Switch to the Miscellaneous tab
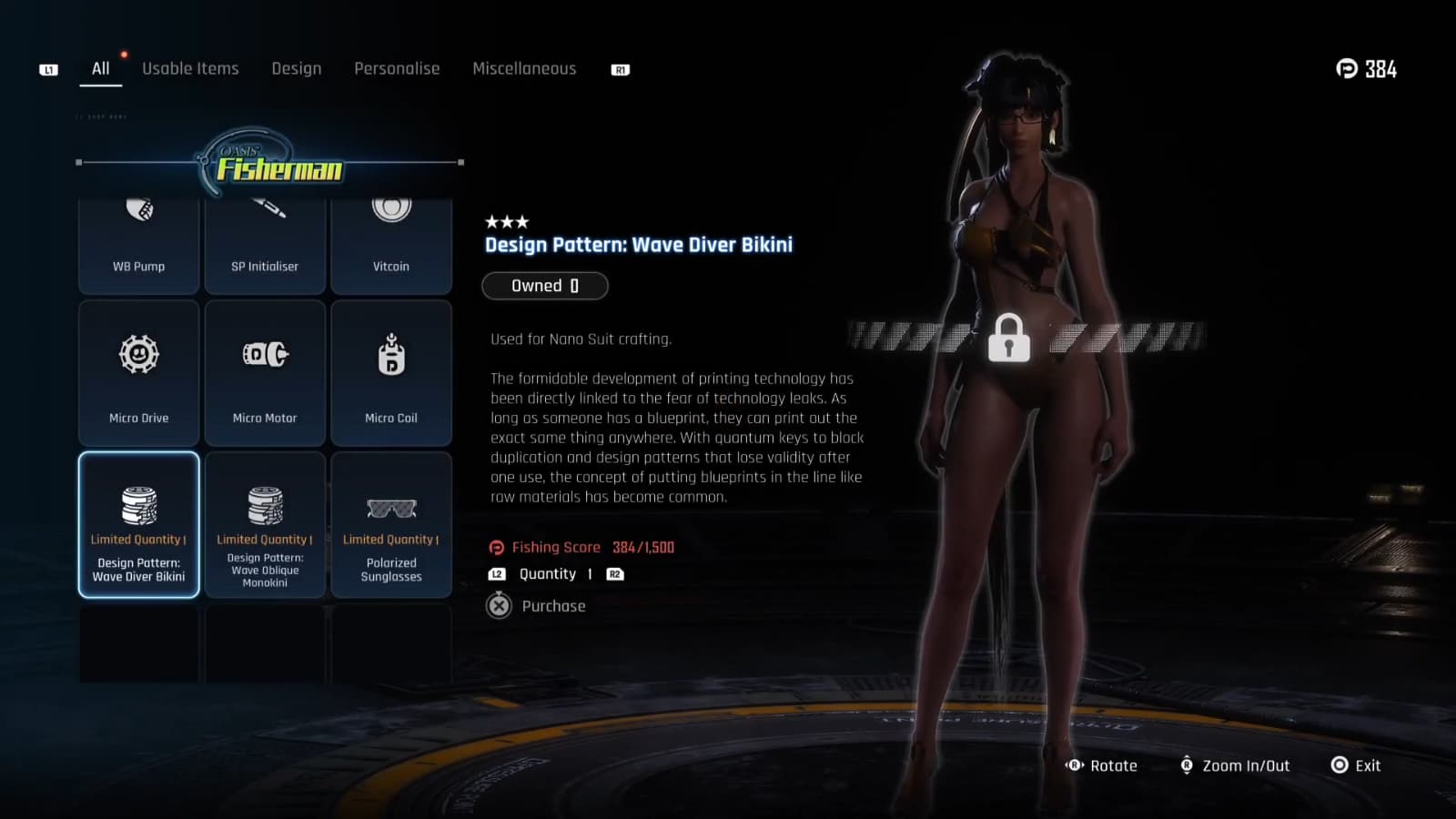This screenshot has height=819, width=1456. click(524, 69)
